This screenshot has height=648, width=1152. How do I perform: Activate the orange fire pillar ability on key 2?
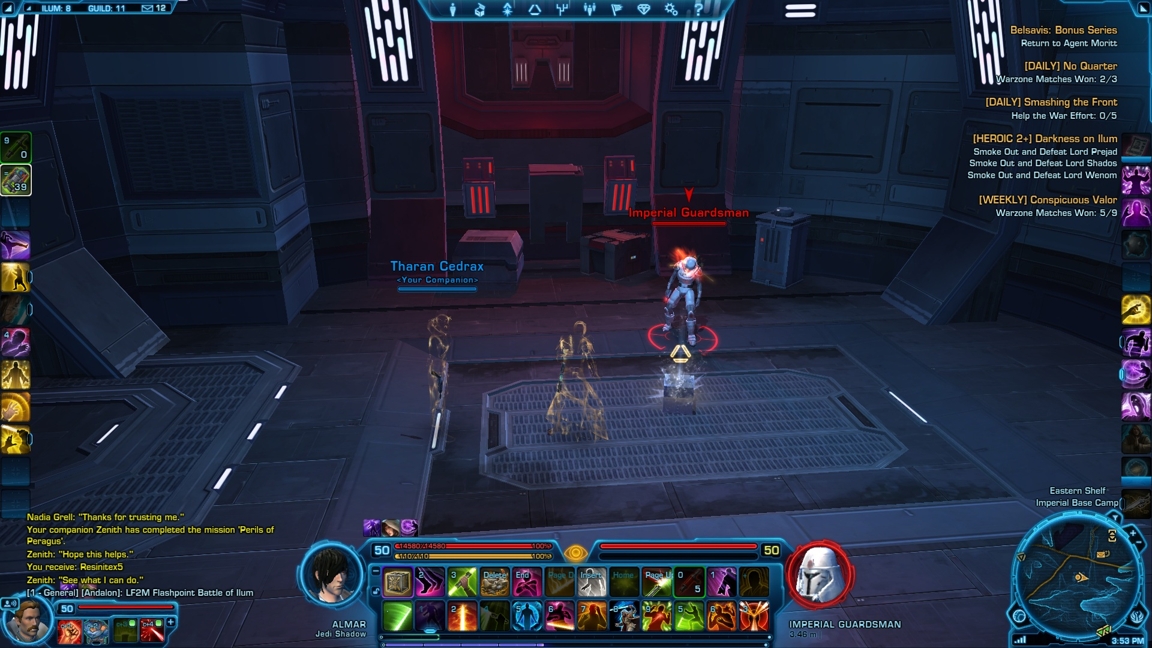tap(462, 616)
